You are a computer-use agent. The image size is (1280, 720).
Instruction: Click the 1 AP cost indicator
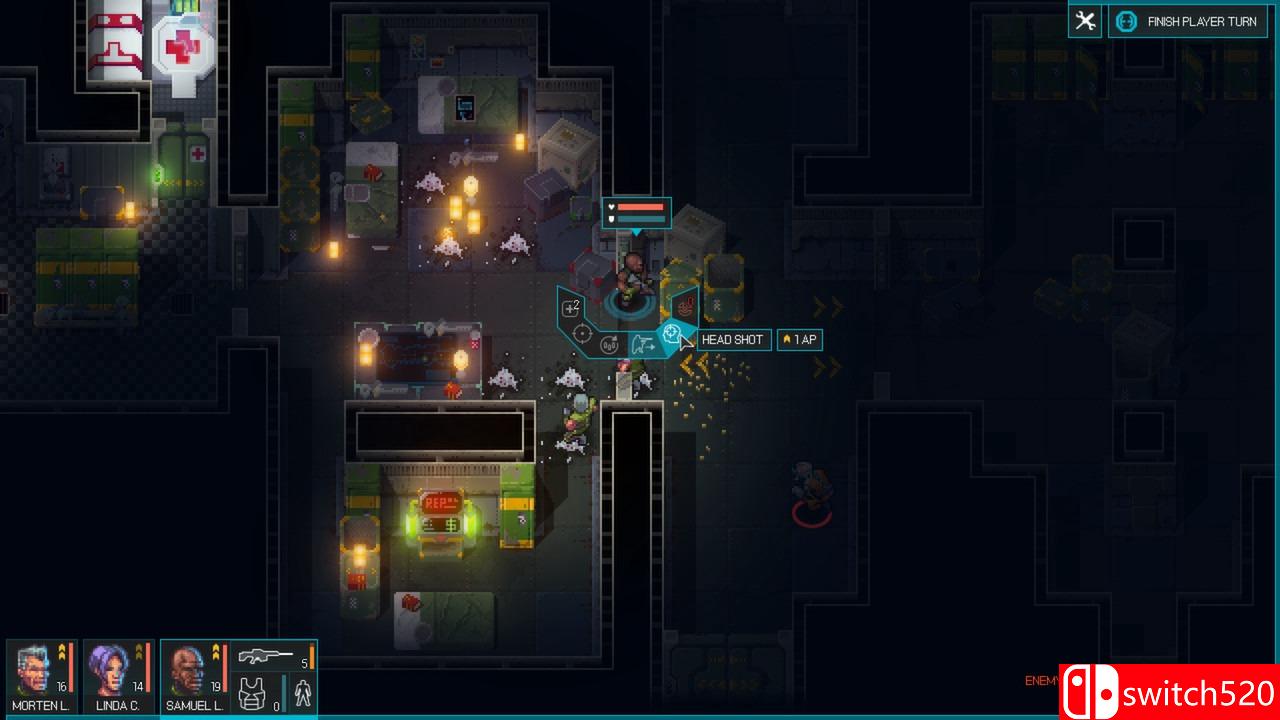799,340
